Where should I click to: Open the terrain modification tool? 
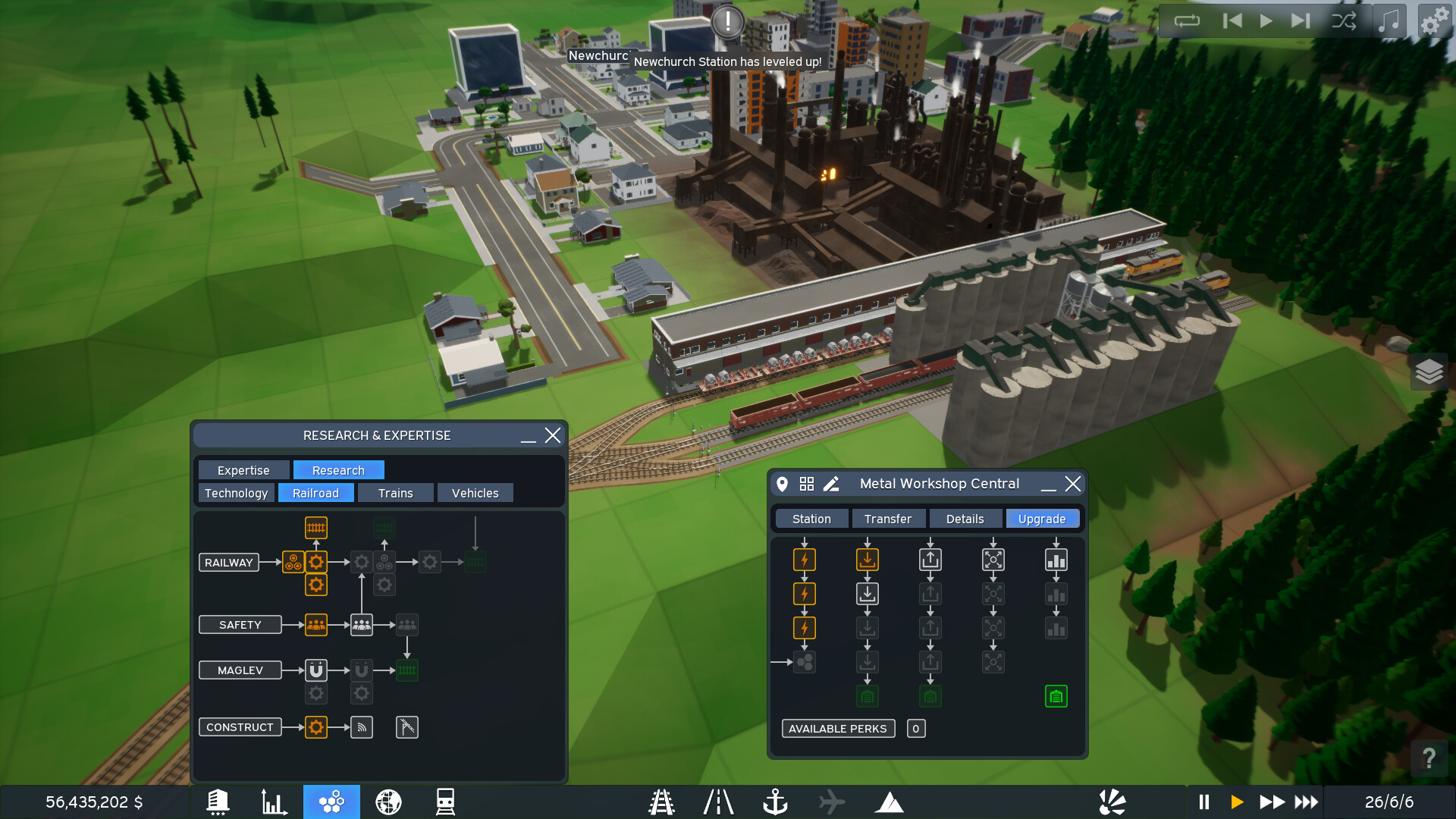pos(890,801)
